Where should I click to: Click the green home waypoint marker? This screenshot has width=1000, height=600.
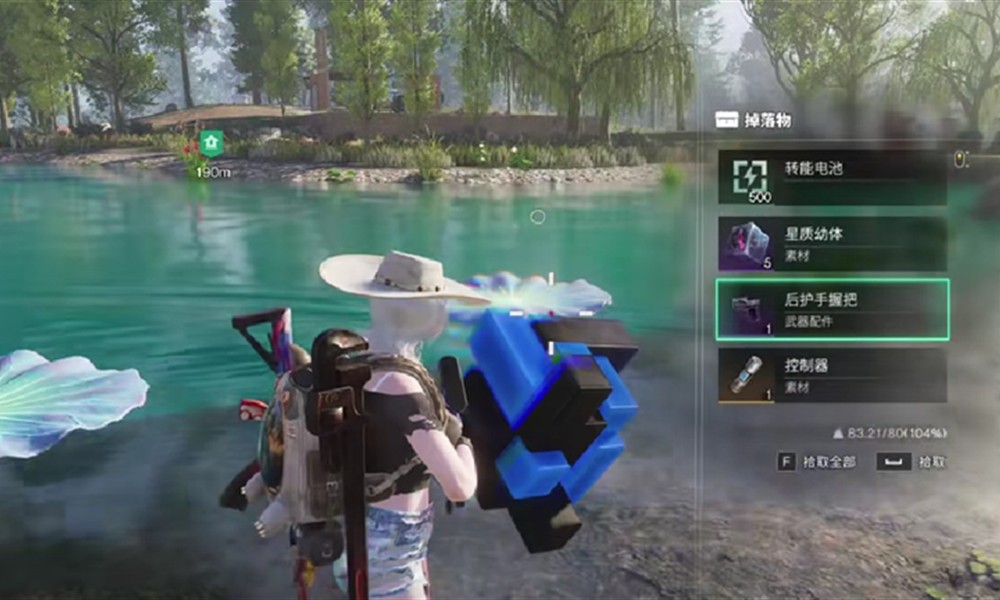point(210,143)
